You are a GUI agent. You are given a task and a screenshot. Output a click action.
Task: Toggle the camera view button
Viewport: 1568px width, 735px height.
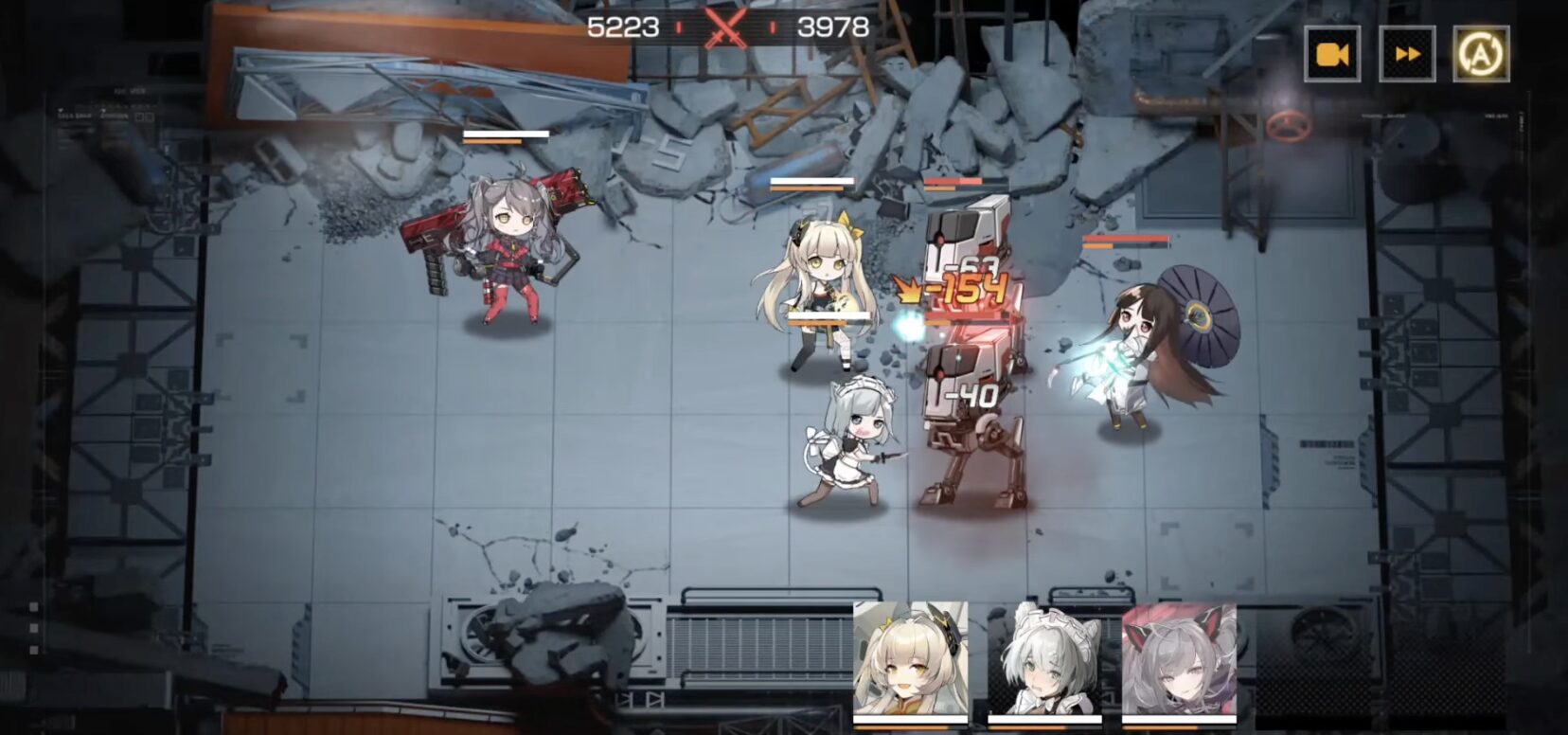[x=1332, y=54]
